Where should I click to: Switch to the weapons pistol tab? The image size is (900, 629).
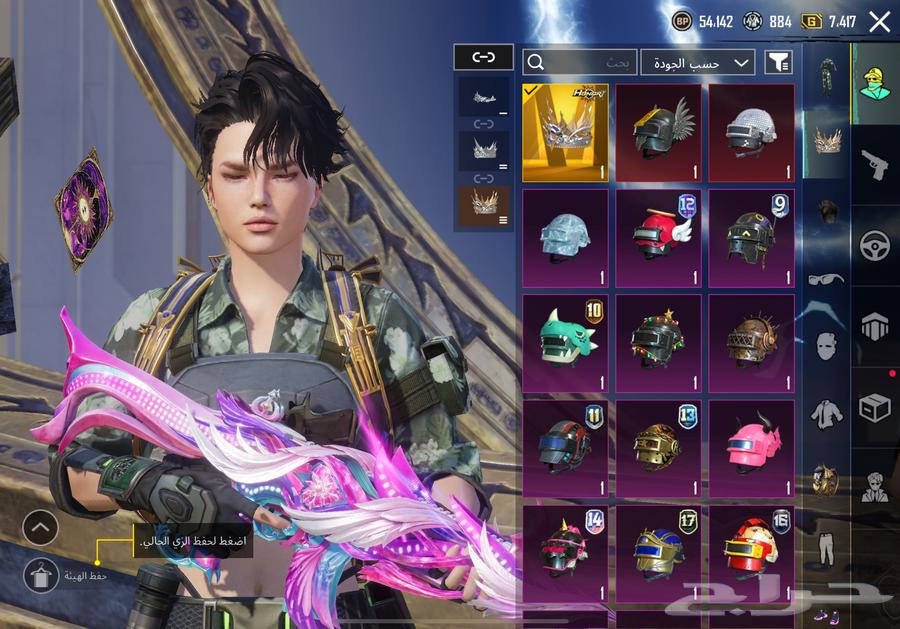[875, 163]
